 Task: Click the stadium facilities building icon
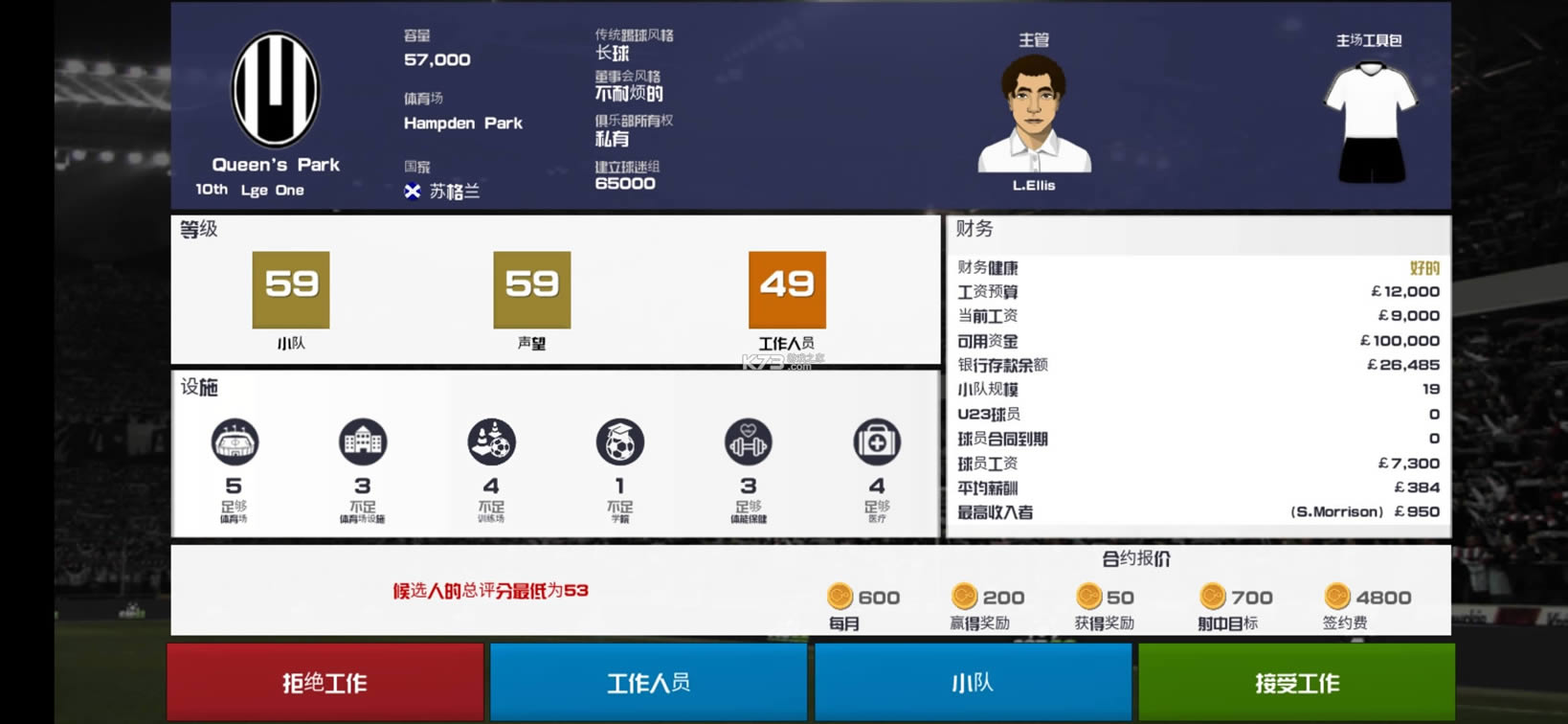364,442
